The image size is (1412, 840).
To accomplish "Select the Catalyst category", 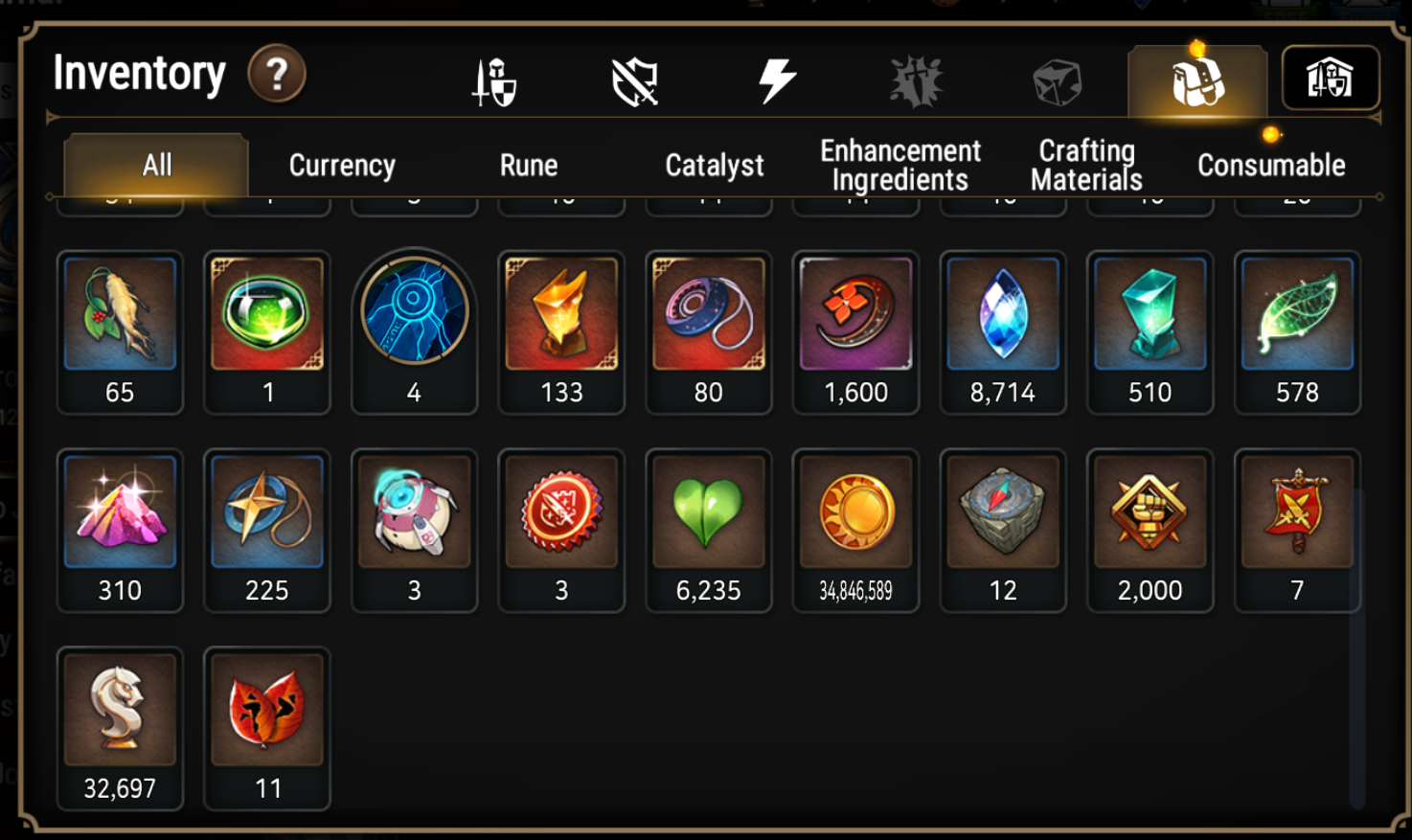I will [x=713, y=165].
